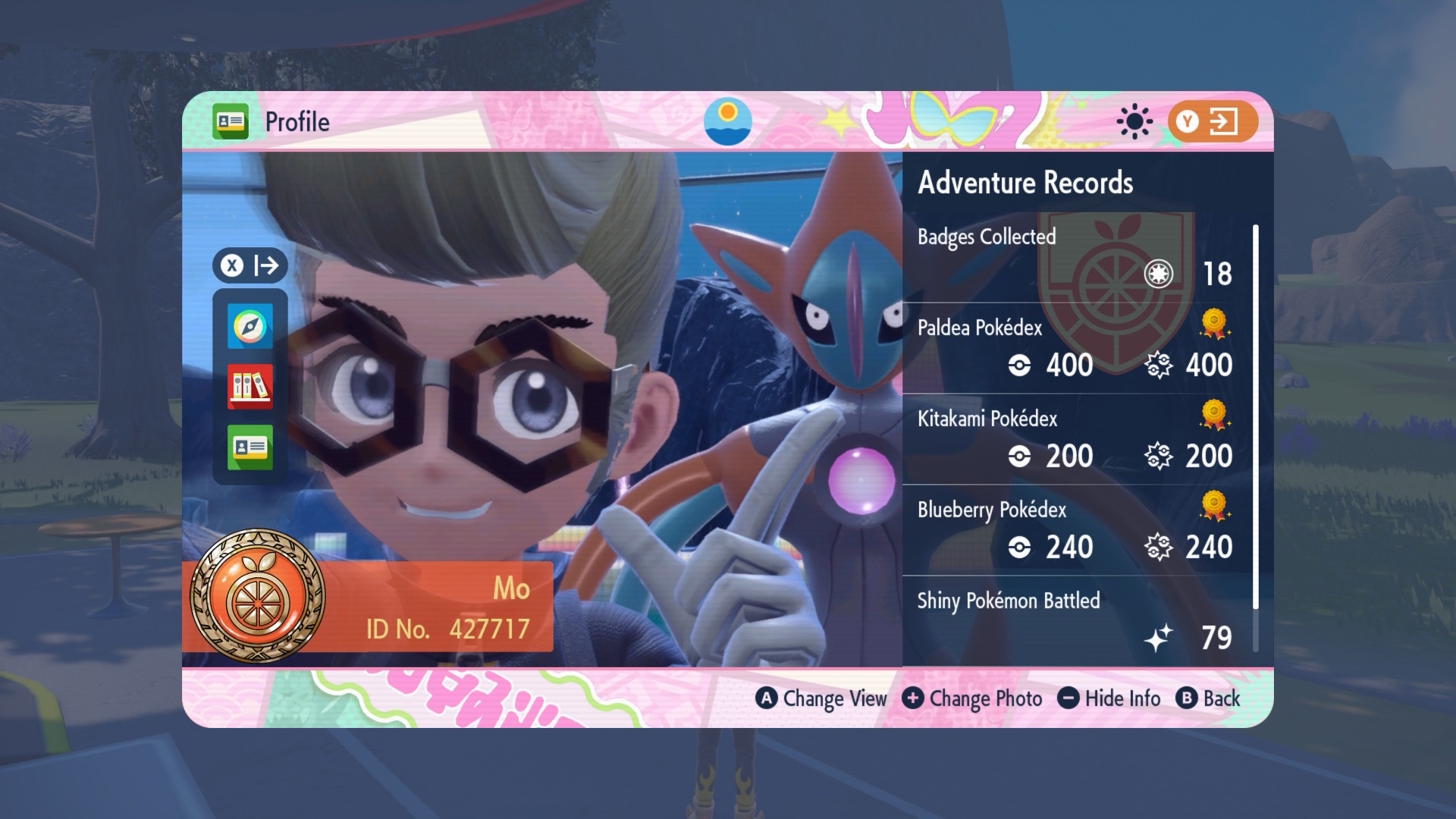Choose the green profile card icon

(x=249, y=447)
